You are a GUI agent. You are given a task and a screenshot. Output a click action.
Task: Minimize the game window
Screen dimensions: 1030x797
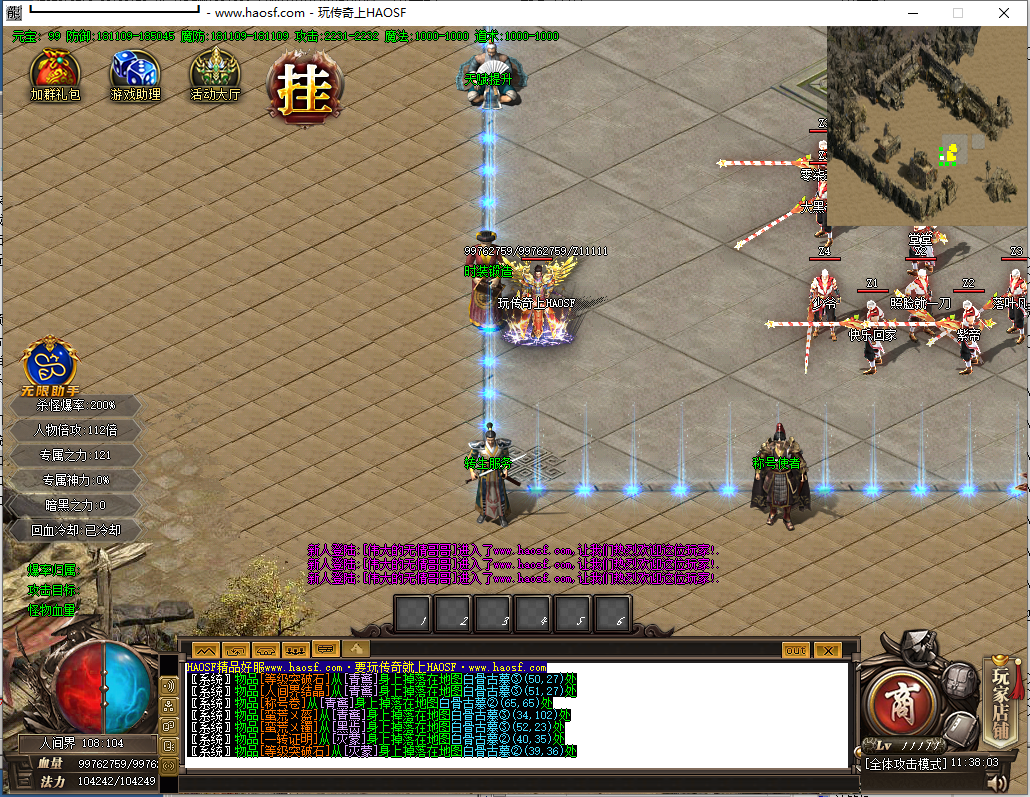tap(911, 13)
